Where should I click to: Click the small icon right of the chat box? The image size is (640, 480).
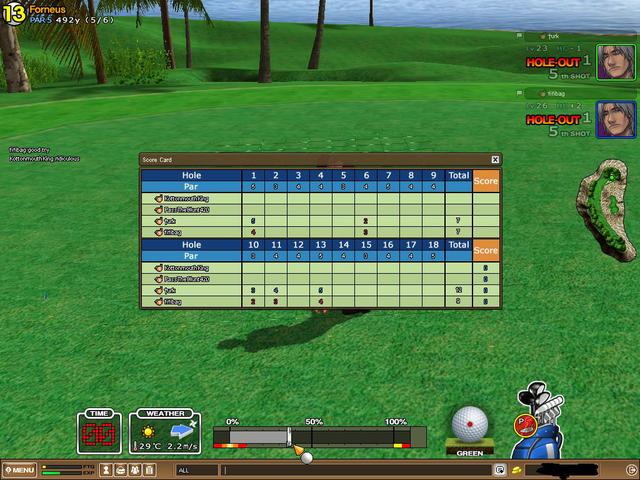[x=499, y=469]
